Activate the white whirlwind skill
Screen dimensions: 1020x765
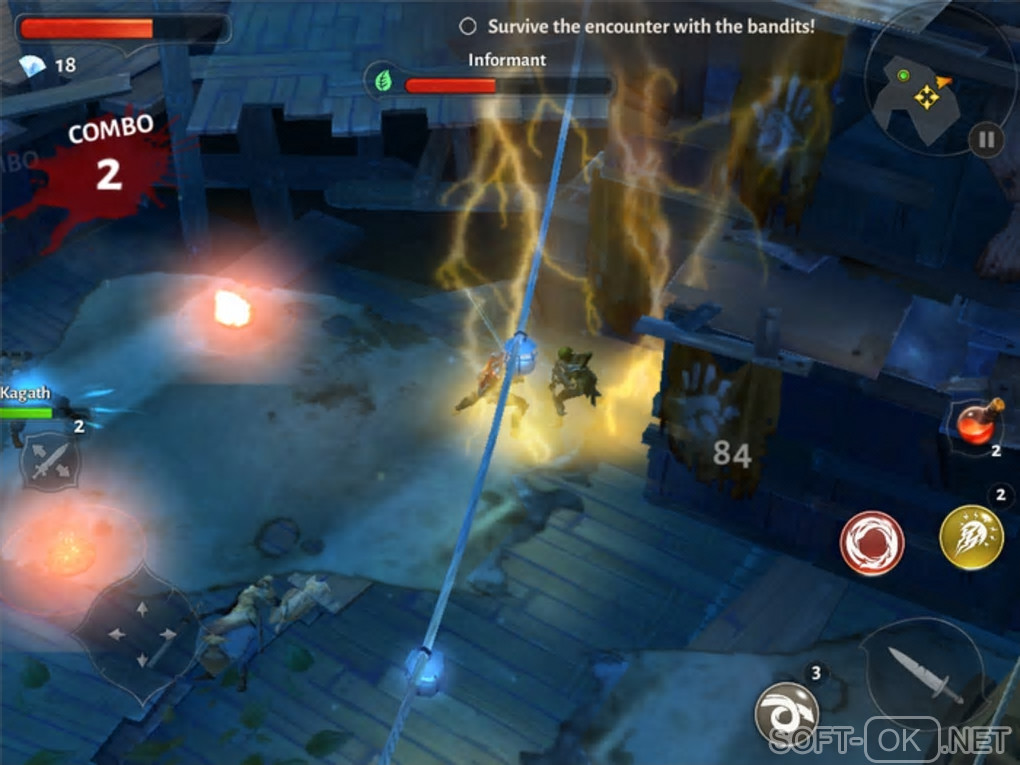(x=786, y=712)
